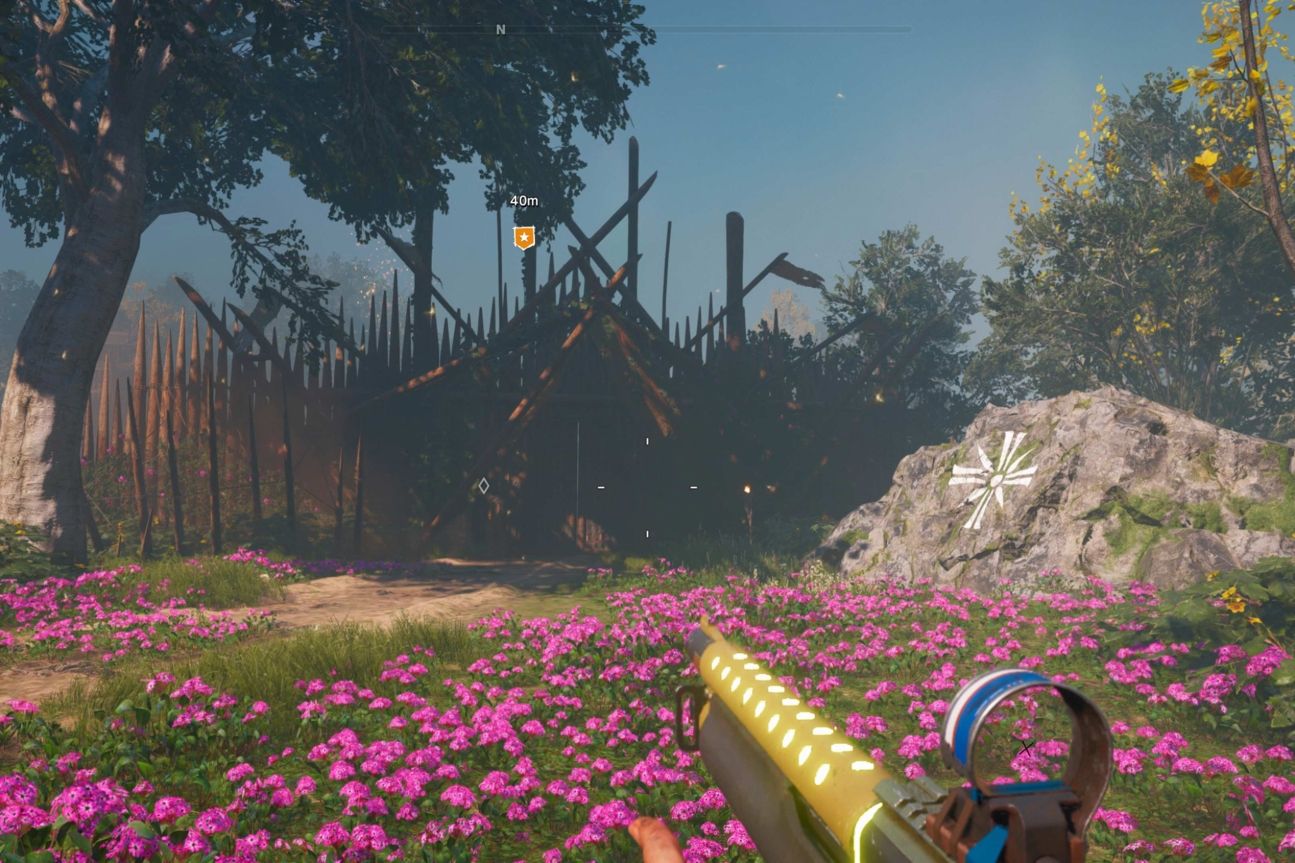This screenshot has height=863, width=1295.
Task: Toggle the left crosshair tick mark
Action: pos(601,487)
